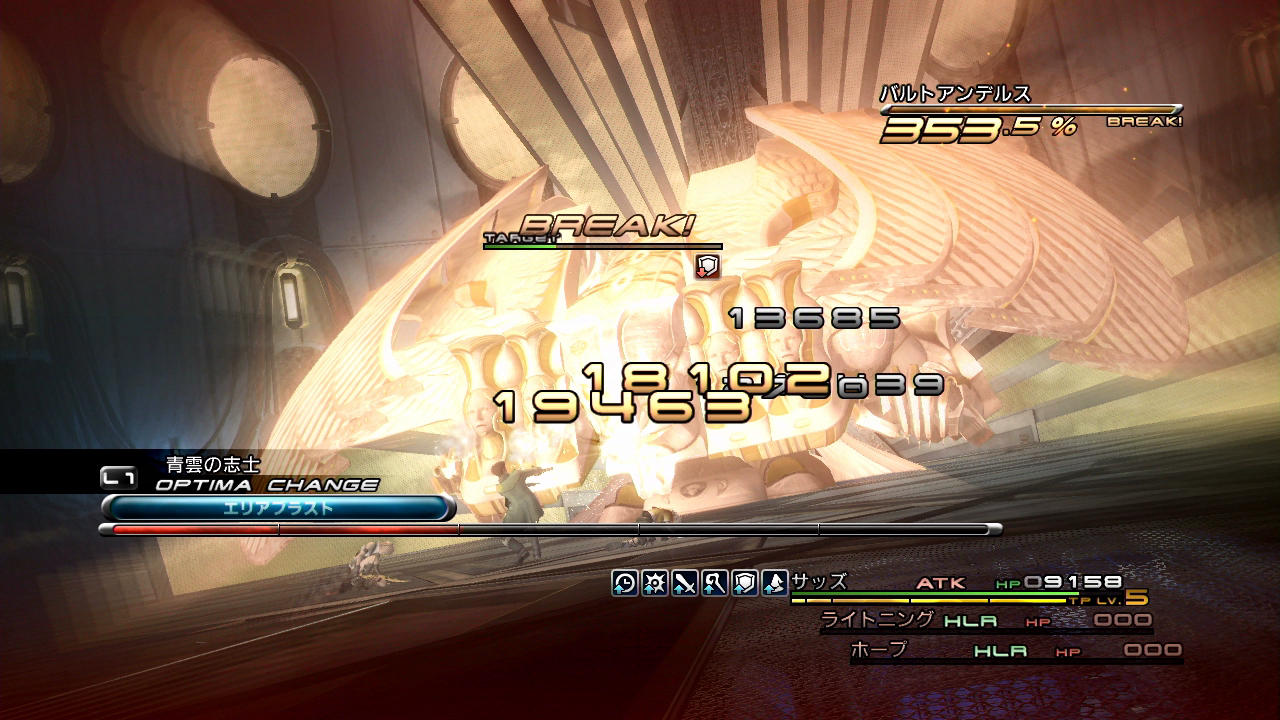Click the wizard hat buff icon

pos(775,582)
